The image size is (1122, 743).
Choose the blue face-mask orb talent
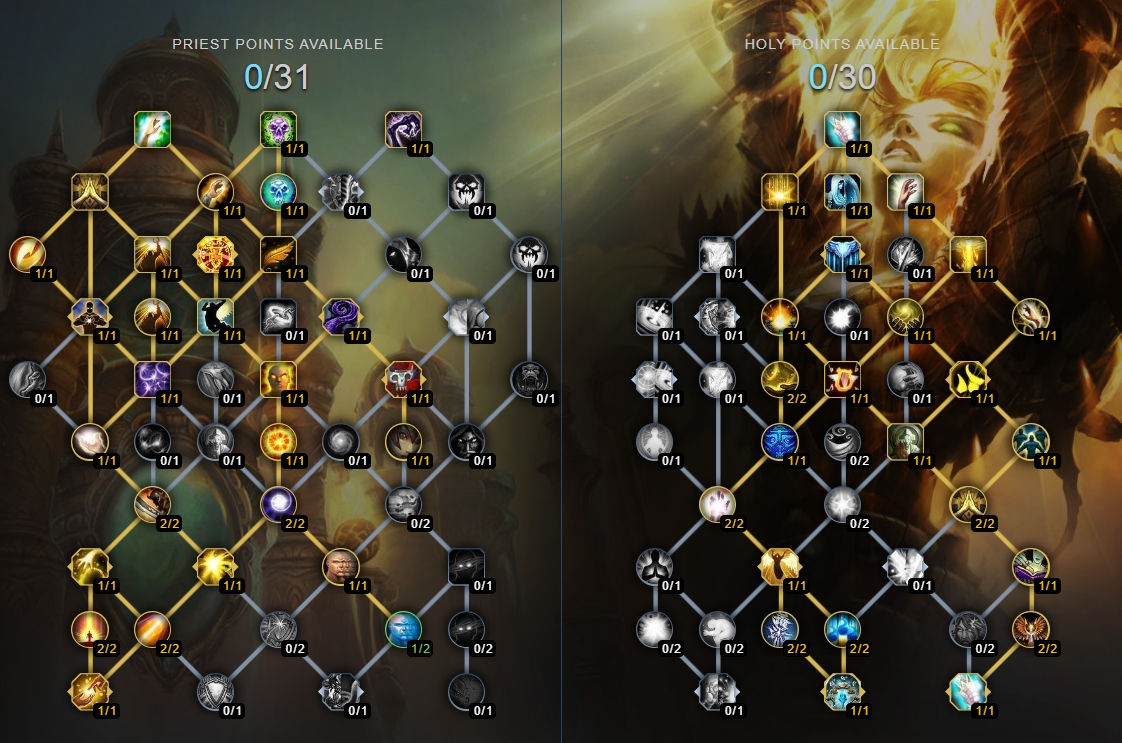[778, 441]
